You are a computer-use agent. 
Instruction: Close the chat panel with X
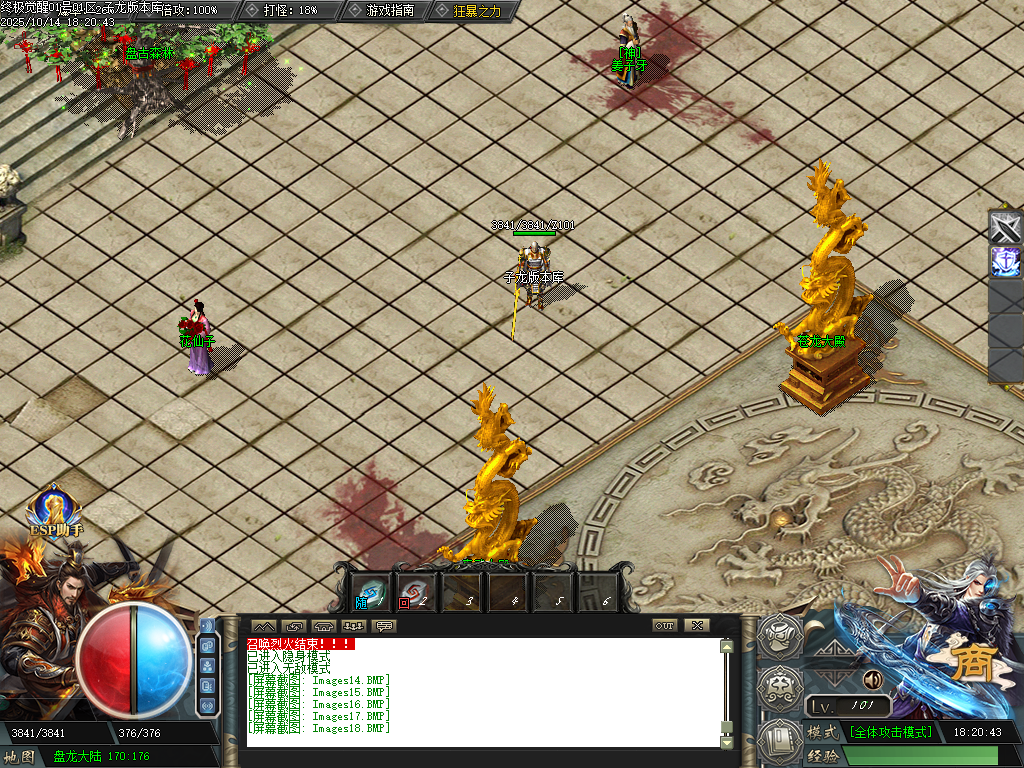point(696,626)
